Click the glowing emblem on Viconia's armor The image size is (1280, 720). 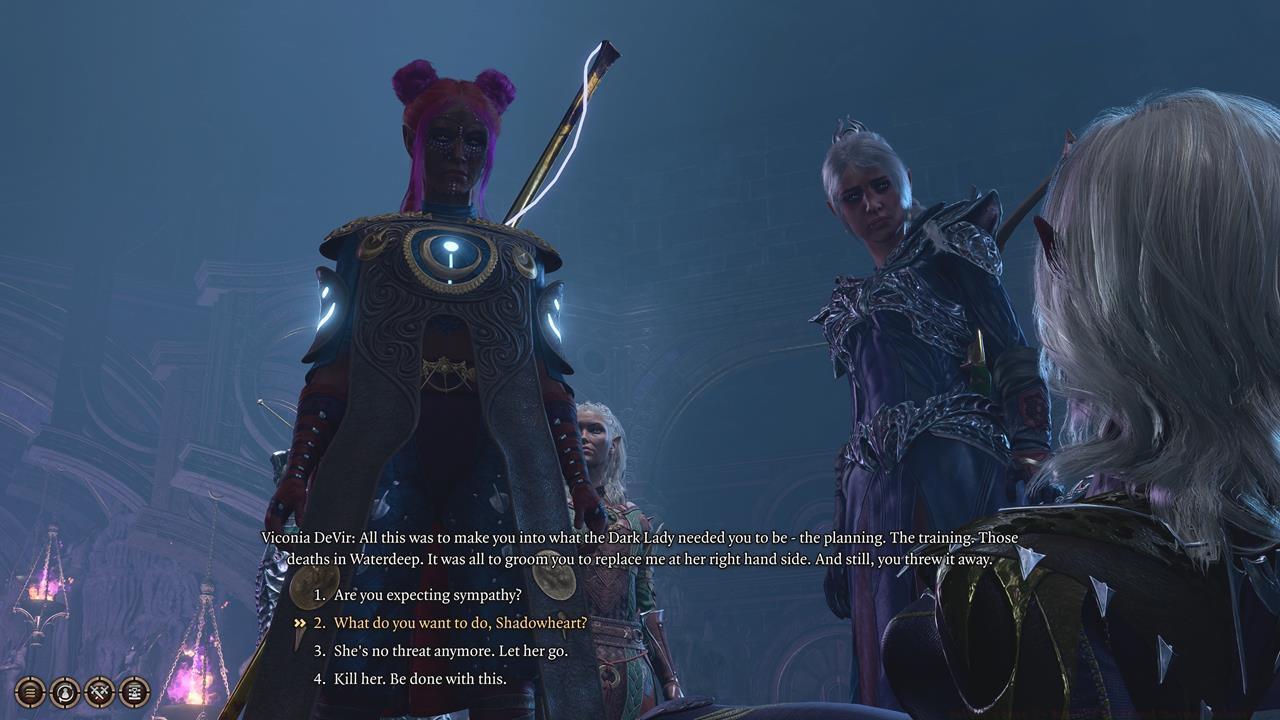(x=451, y=254)
